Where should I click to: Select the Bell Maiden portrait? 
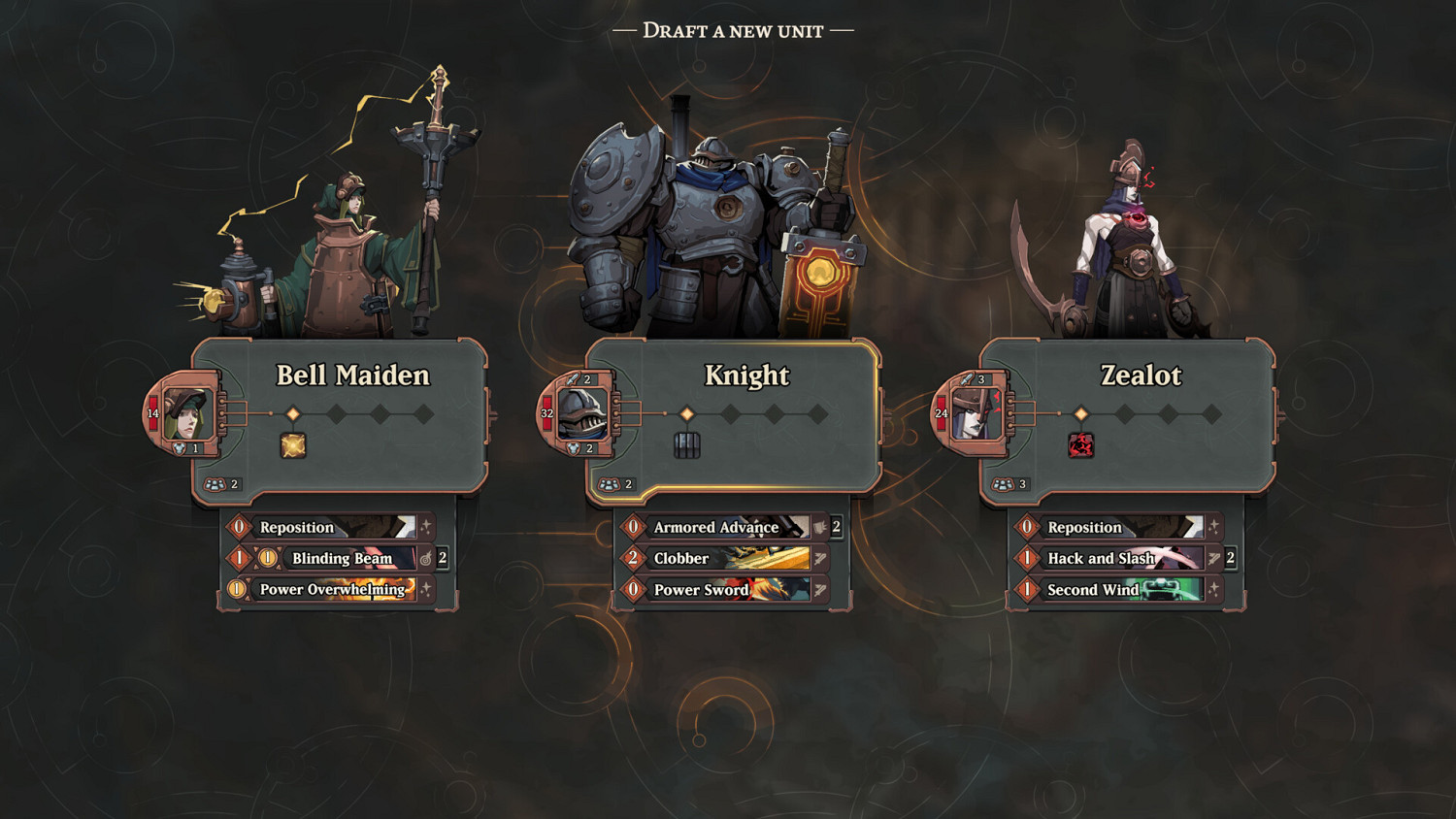(x=185, y=413)
